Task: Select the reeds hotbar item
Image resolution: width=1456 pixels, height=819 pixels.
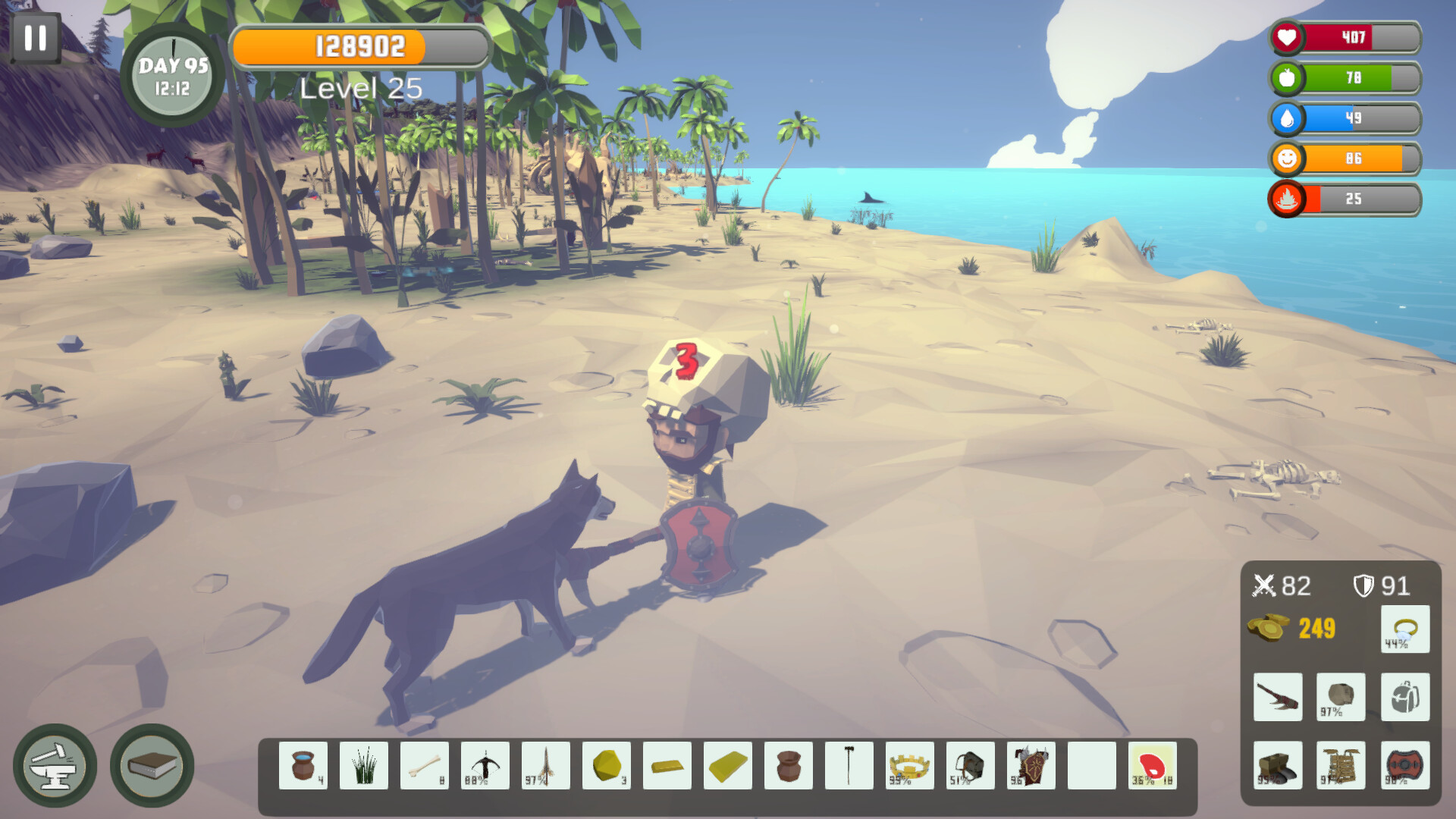Action: pos(364,766)
